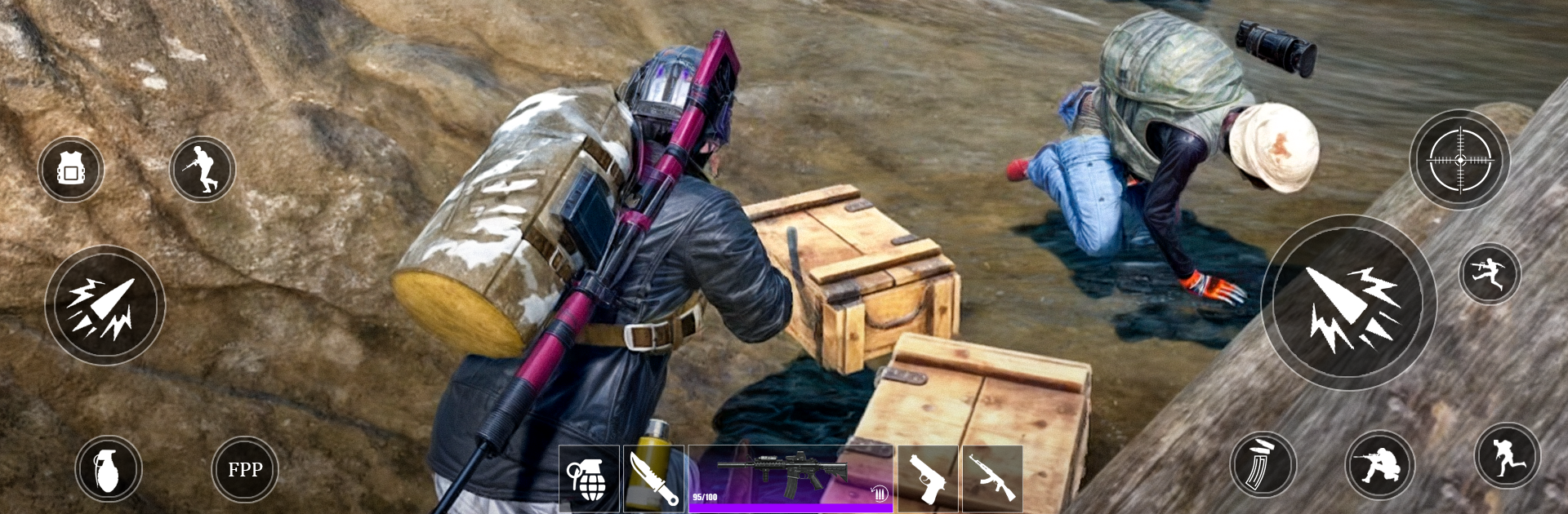Viewport: 1568px width, 514px height.
Task: Select the grenade slot in weapon bar
Action: pos(589,479)
